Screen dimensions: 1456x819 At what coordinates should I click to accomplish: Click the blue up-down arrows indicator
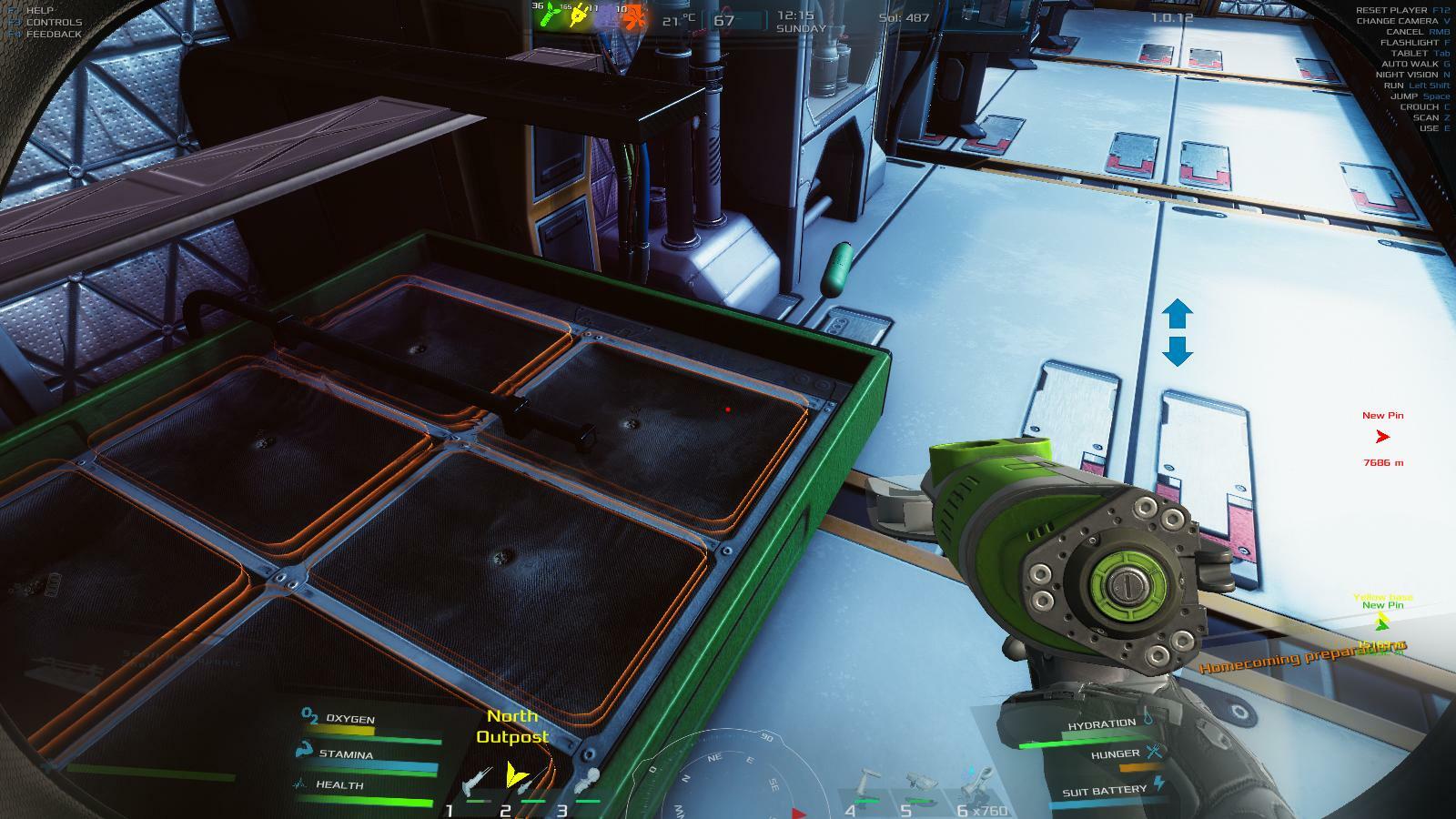pyautogui.click(x=1177, y=332)
